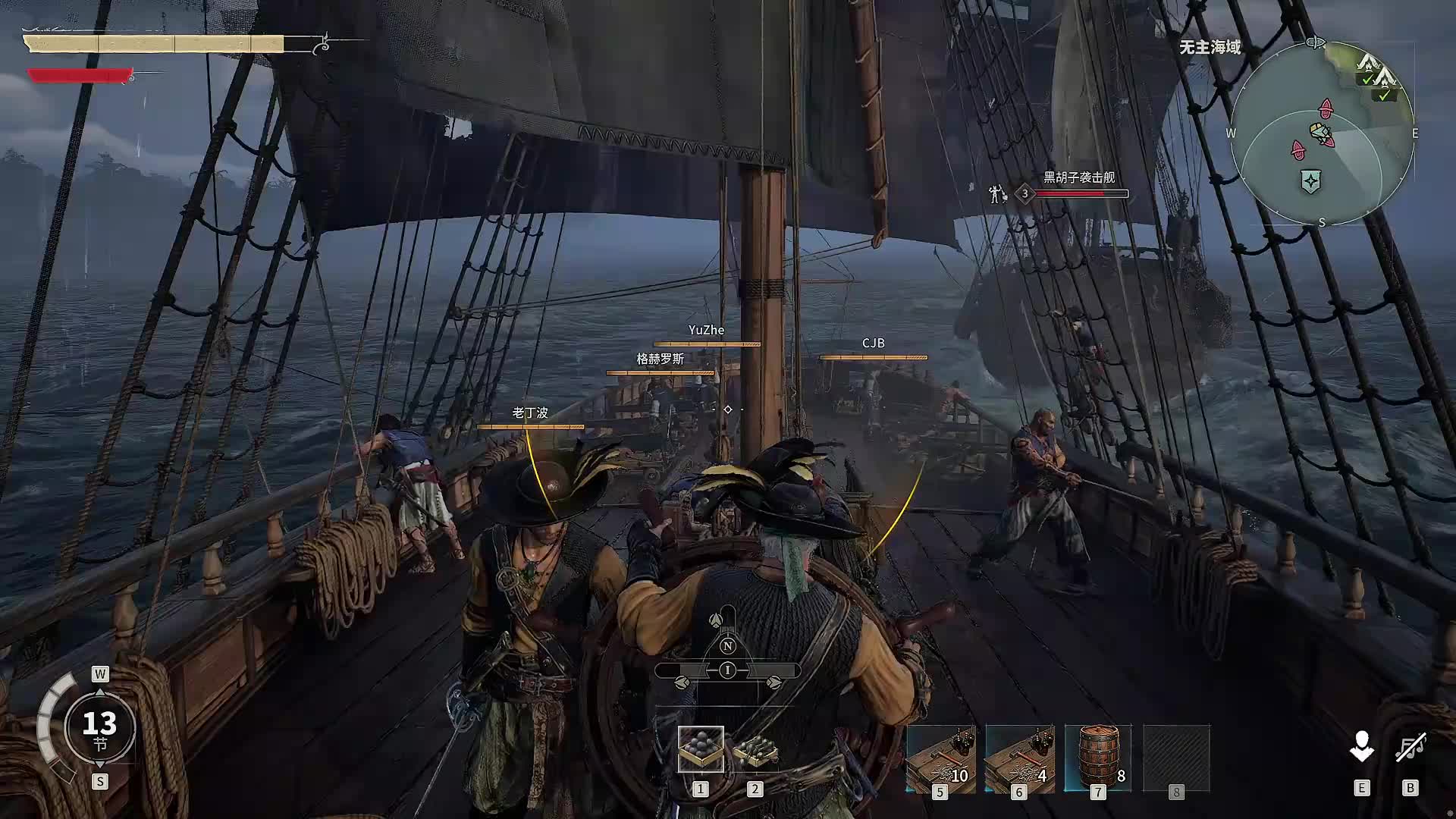
Task: Open the circular minimap
Action: click(x=1322, y=133)
